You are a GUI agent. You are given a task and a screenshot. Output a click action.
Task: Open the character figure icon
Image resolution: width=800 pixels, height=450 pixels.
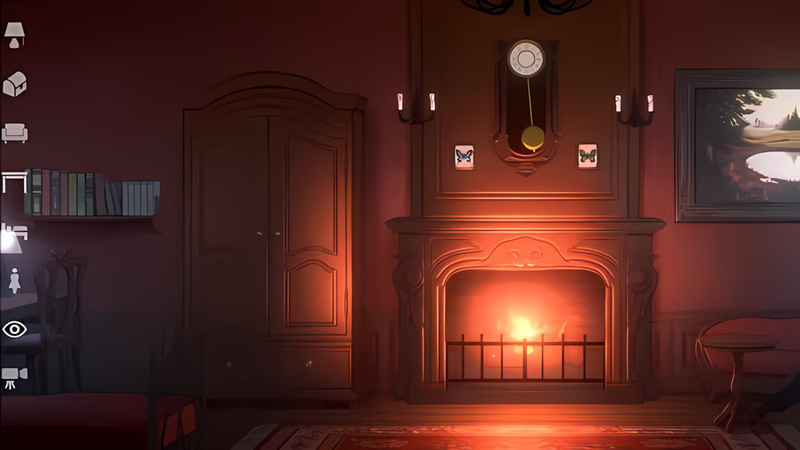tap(14, 280)
